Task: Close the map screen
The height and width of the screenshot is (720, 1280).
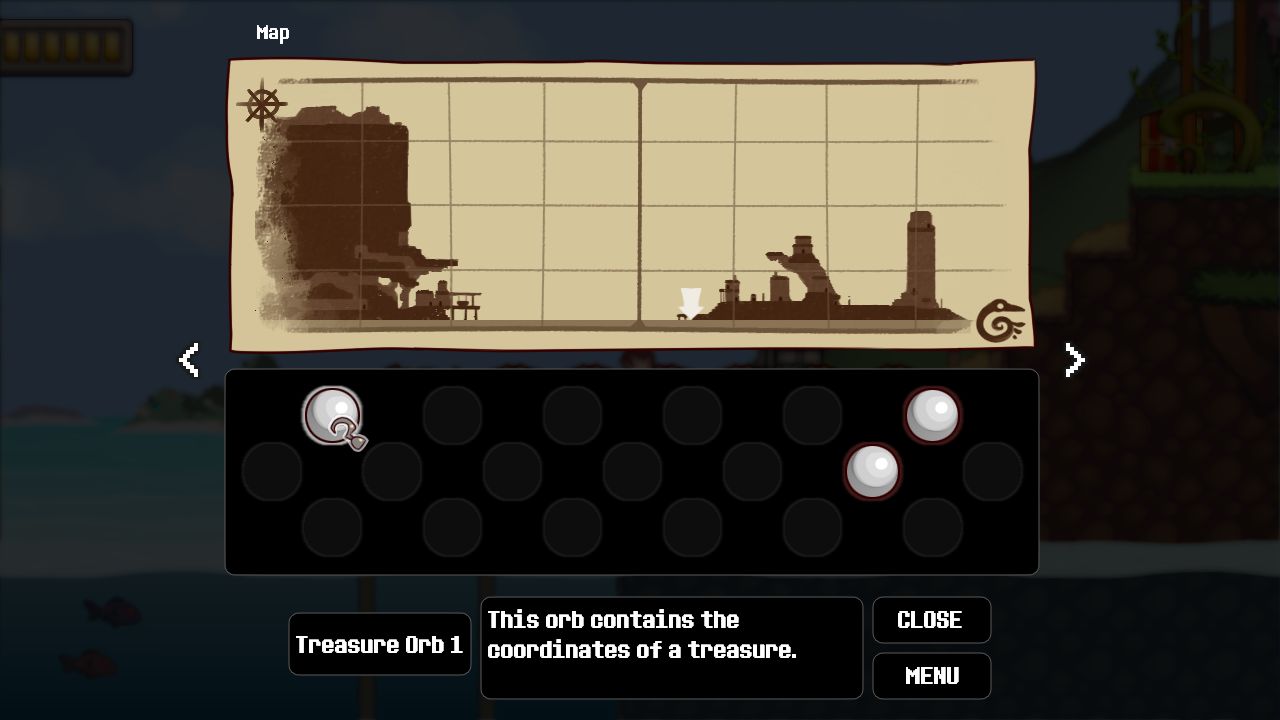Action: point(931,620)
